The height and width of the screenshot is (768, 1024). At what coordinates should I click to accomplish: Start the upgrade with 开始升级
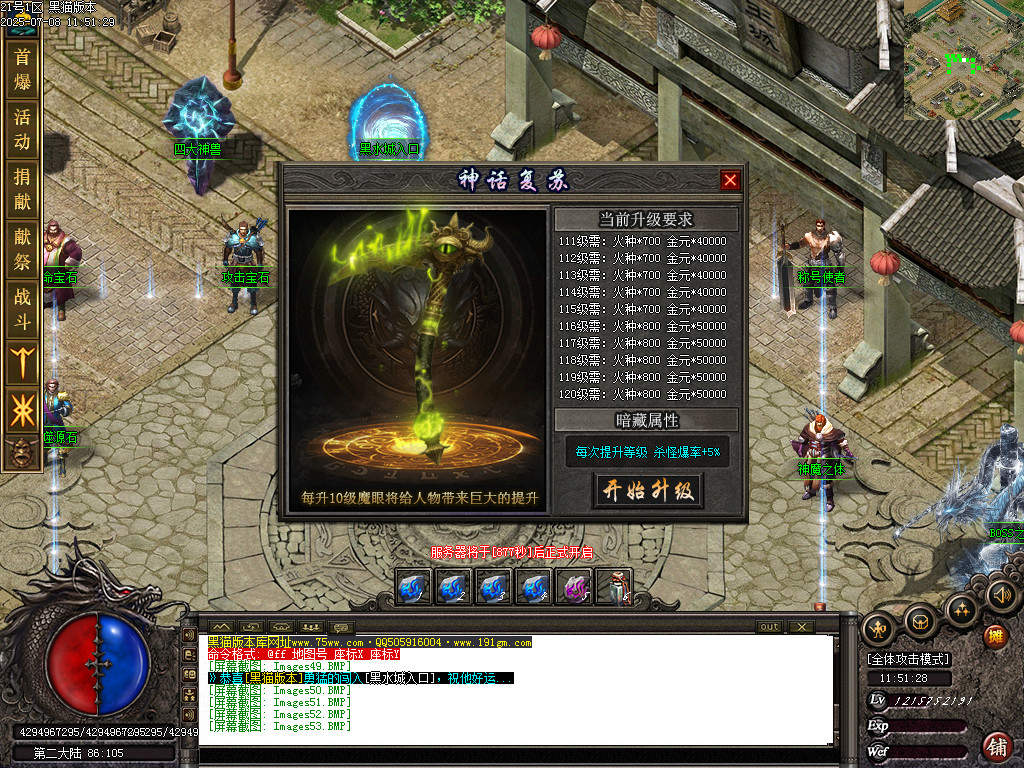point(647,490)
